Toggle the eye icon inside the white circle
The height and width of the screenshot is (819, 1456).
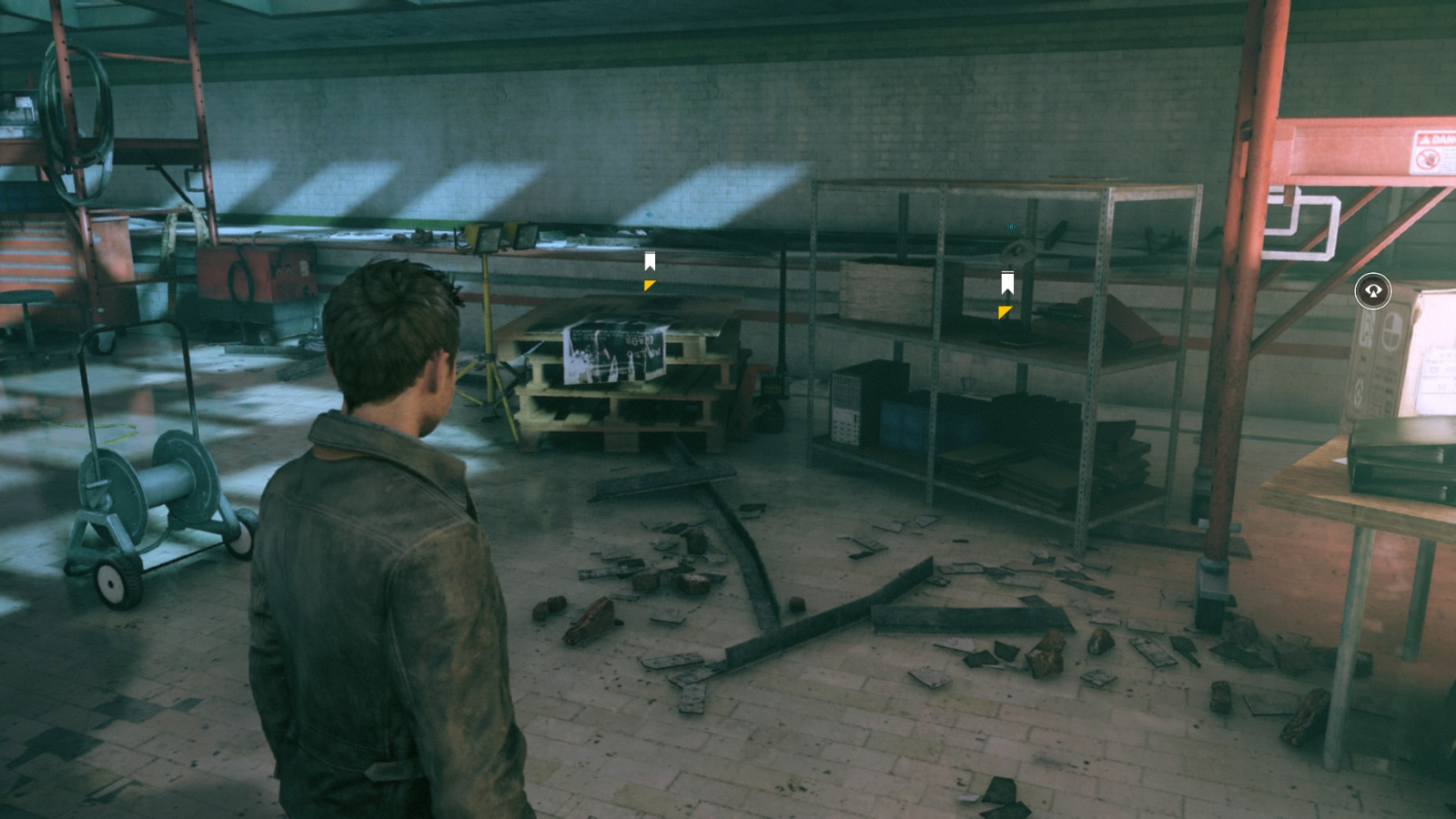point(1372,289)
